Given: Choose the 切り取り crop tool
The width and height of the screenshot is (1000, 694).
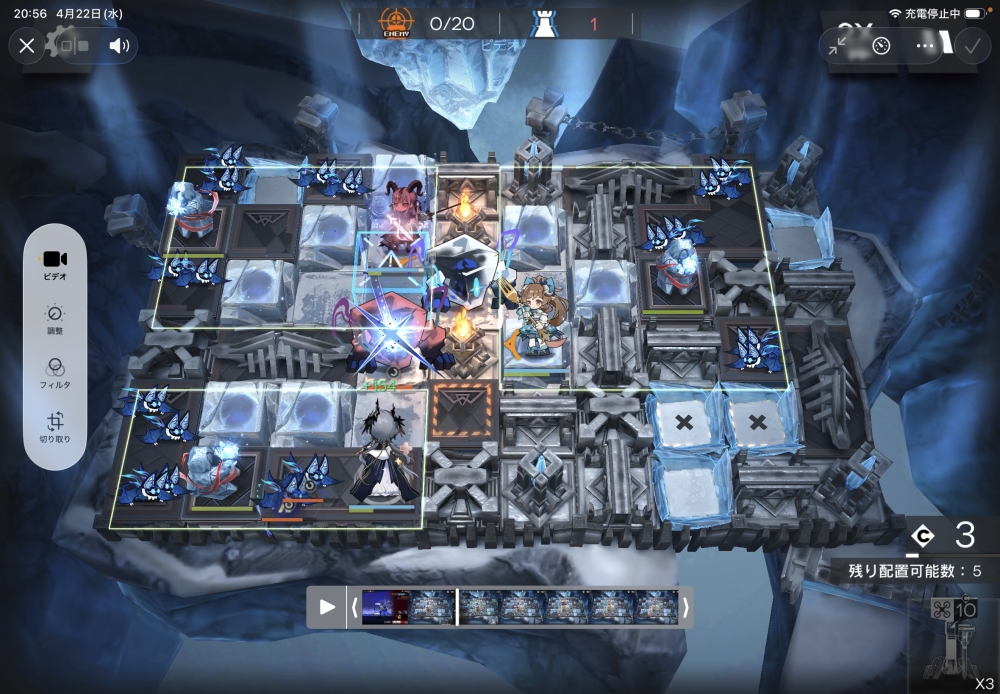Looking at the screenshot, I should point(55,427).
